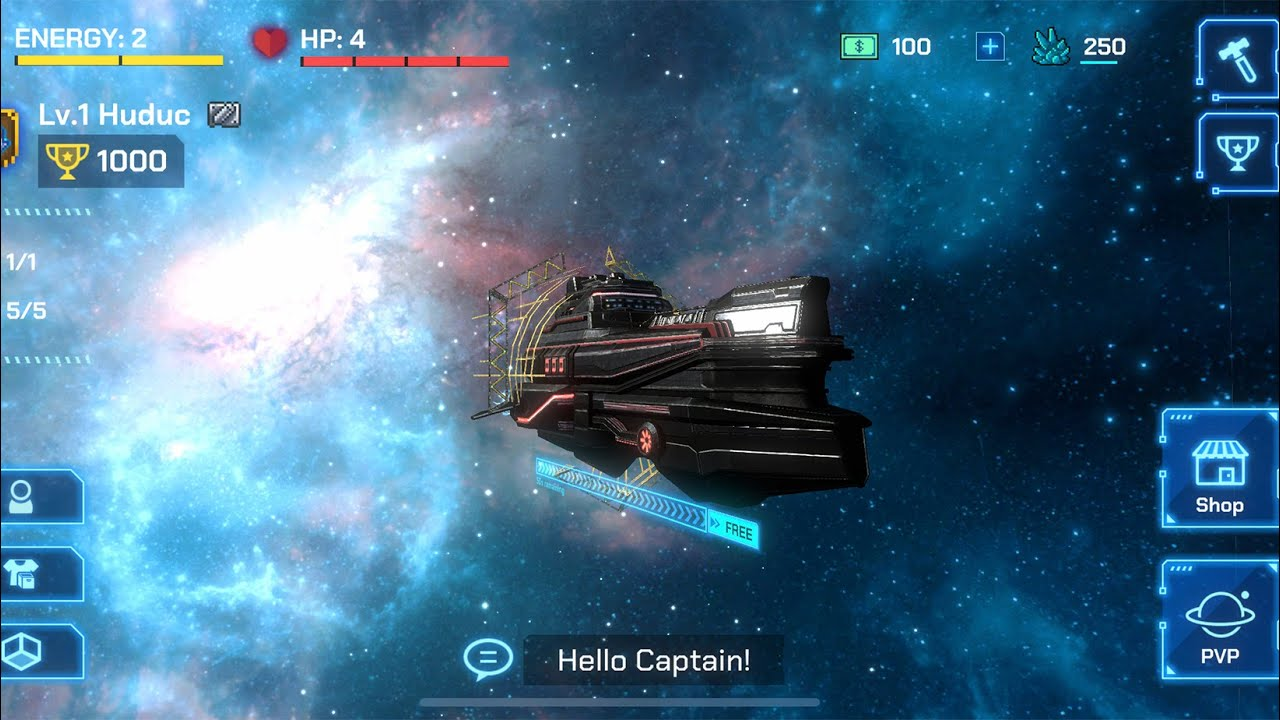This screenshot has width=1280, height=720.
Task: Open the hammer build tool
Action: [1238, 60]
